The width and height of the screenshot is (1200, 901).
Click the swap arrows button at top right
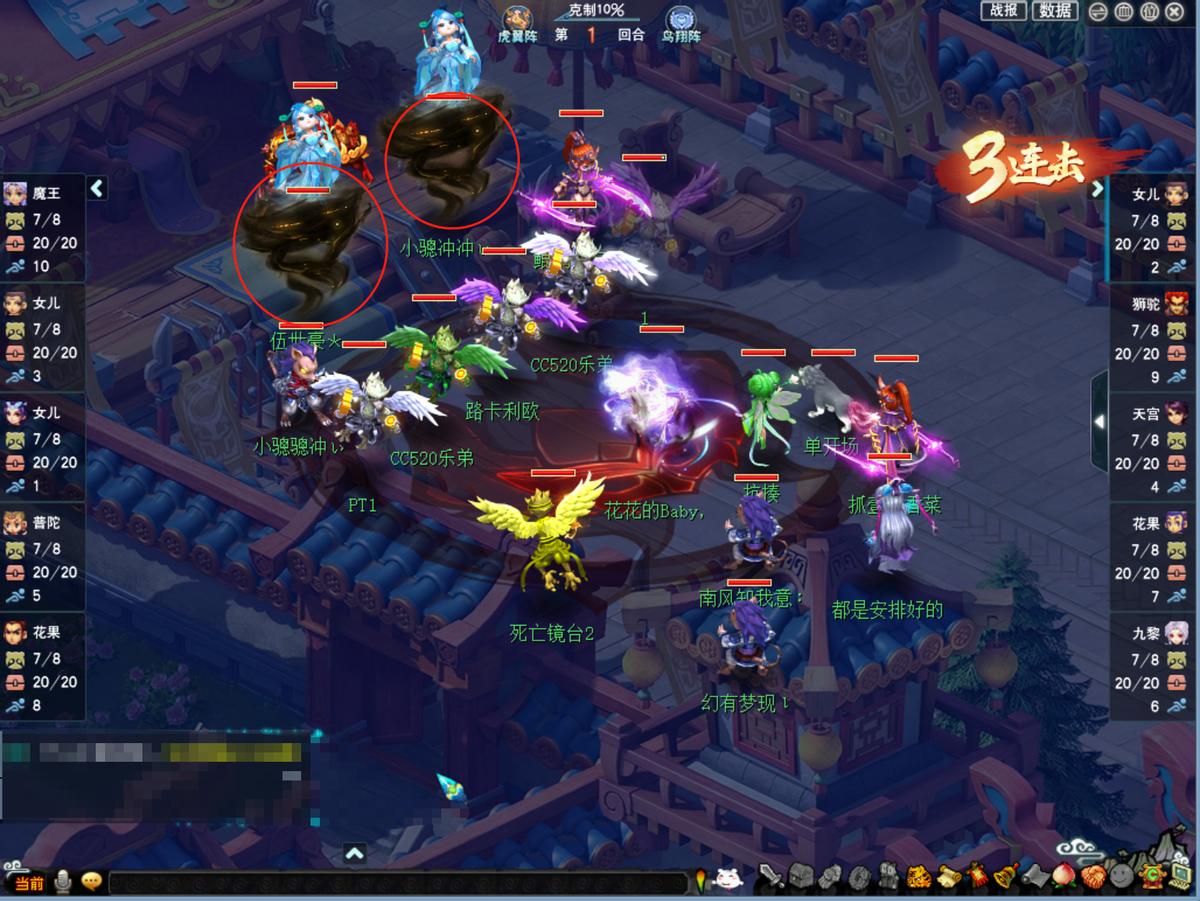click(1098, 12)
